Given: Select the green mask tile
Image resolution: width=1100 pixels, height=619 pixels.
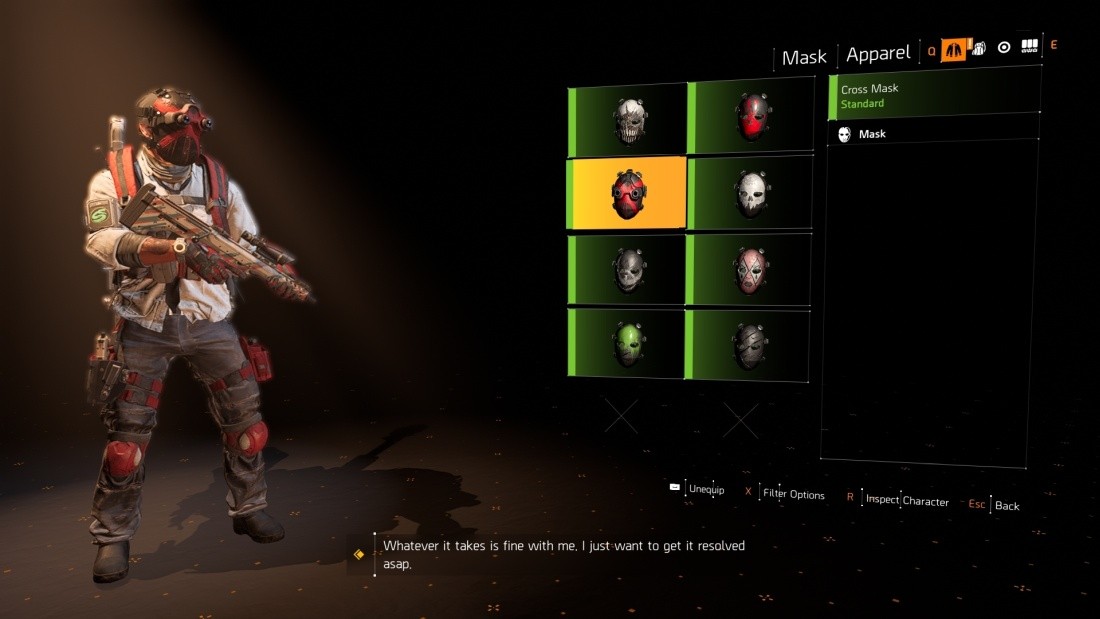Looking at the screenshot, I should (629, 344).
